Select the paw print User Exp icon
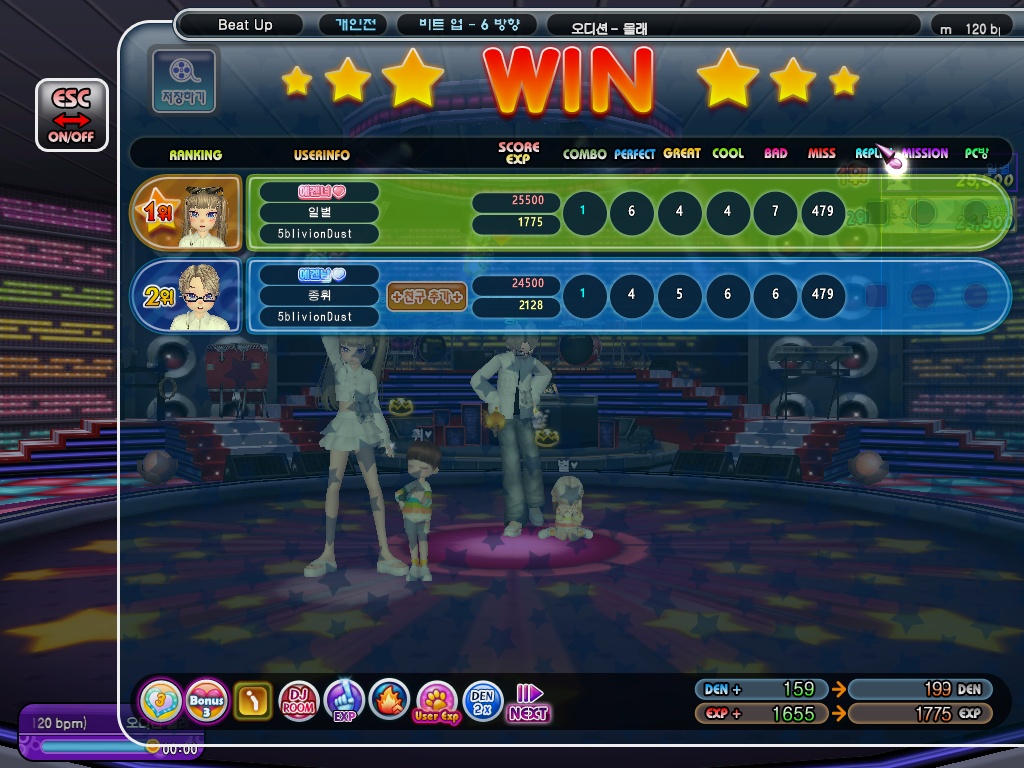The image size is (1024, 768). click(436, 701)
